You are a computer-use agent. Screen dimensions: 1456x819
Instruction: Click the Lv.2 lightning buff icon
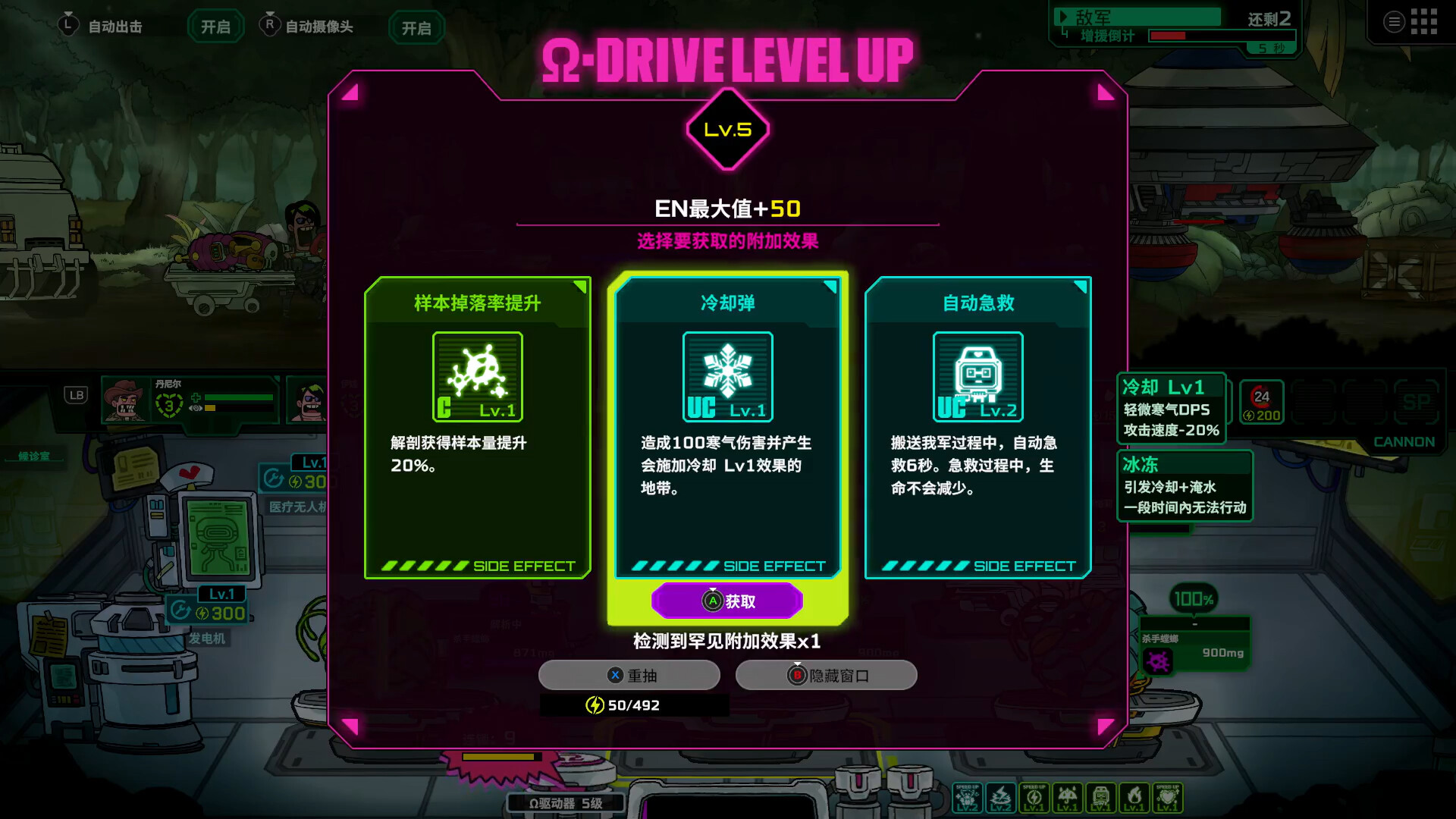coord(1001,798)
